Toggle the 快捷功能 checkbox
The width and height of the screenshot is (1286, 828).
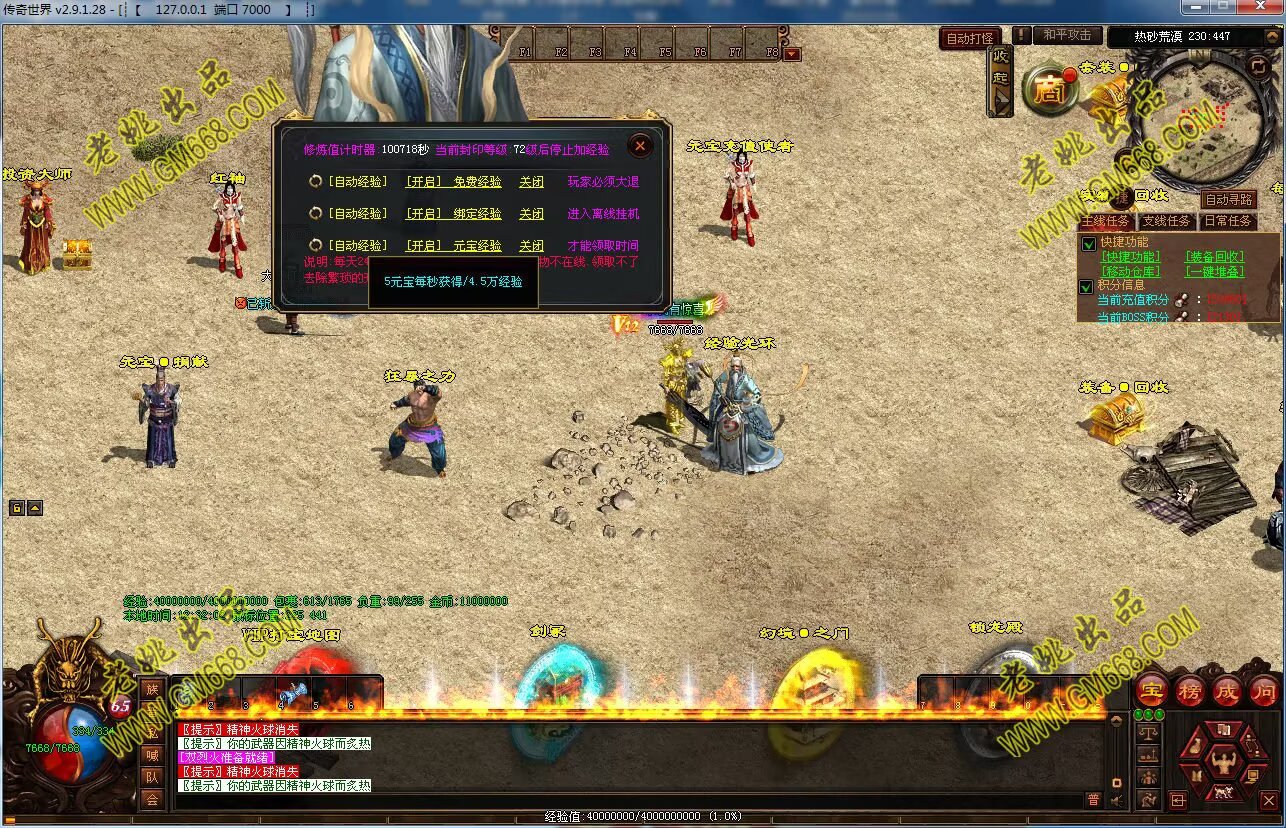[1088, 243]
